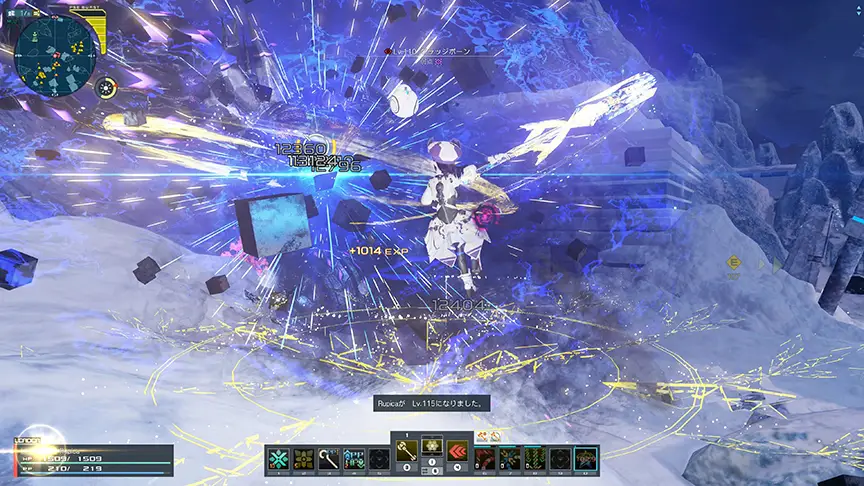Cast the blue and orange burst skill
The width and height of the screenshot is (864, 486).
coord(511,459)
